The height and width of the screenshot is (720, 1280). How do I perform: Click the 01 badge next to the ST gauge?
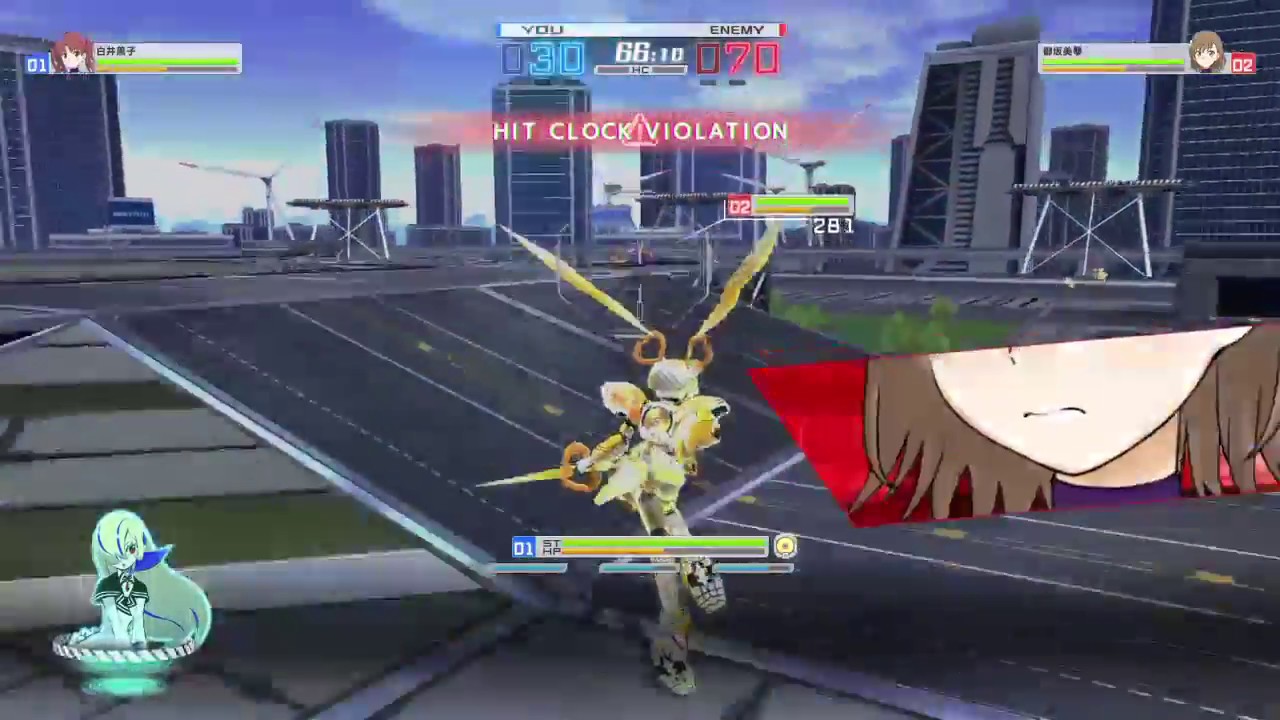coord(524,548)
